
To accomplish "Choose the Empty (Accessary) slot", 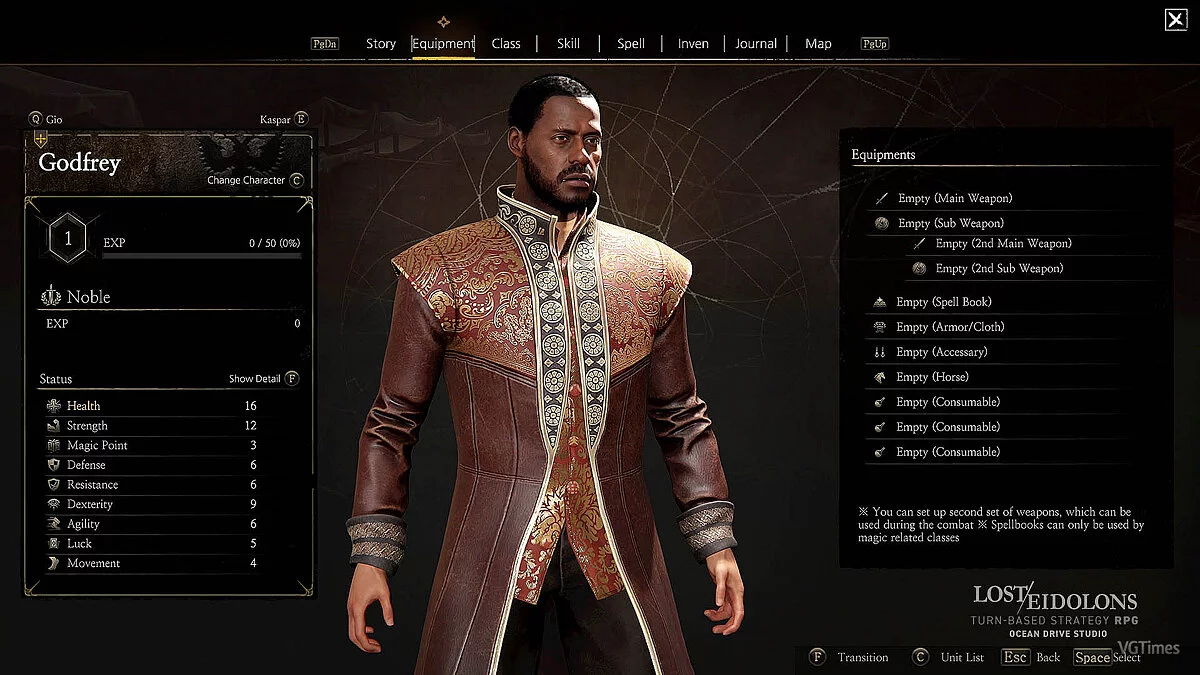I will point(941,352).
